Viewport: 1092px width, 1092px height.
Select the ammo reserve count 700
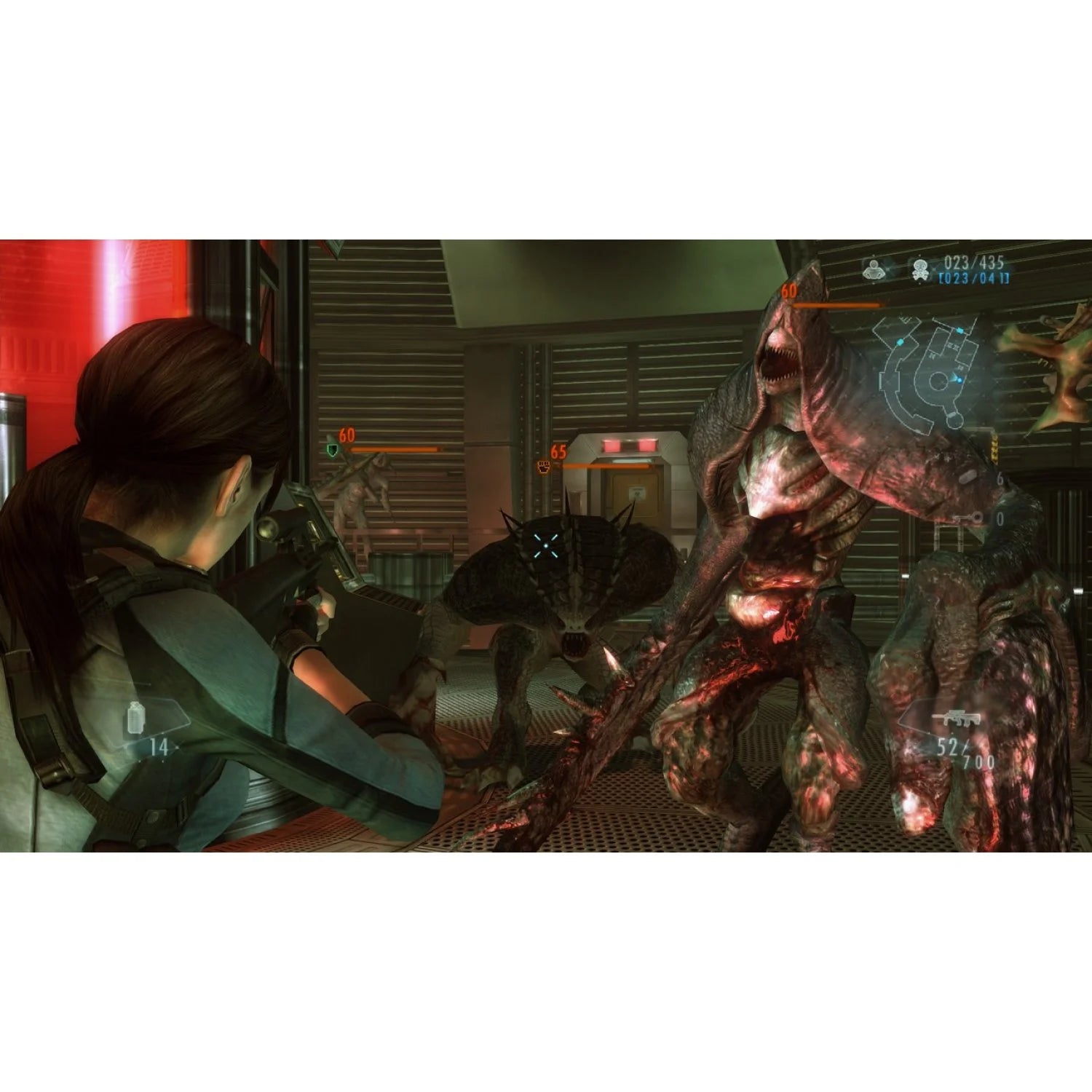point(978,761)
